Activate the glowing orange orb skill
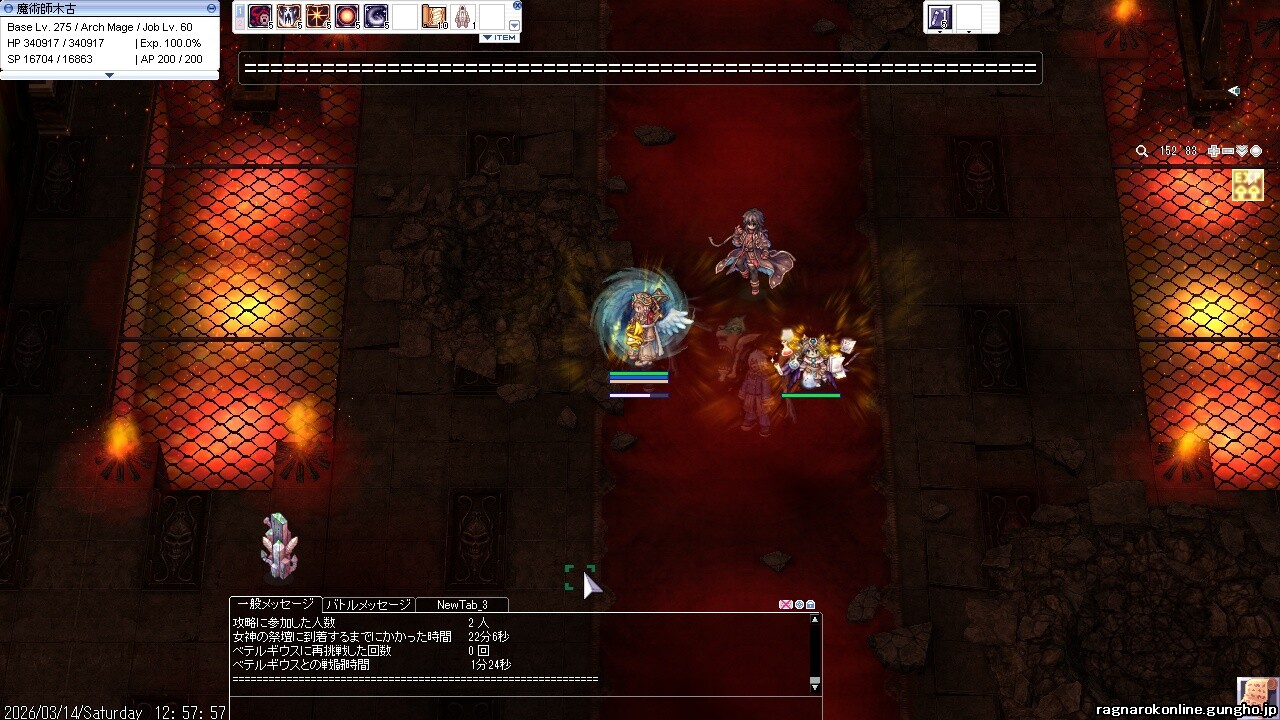This screenshot has width=1280, height=720. [347, 16]
